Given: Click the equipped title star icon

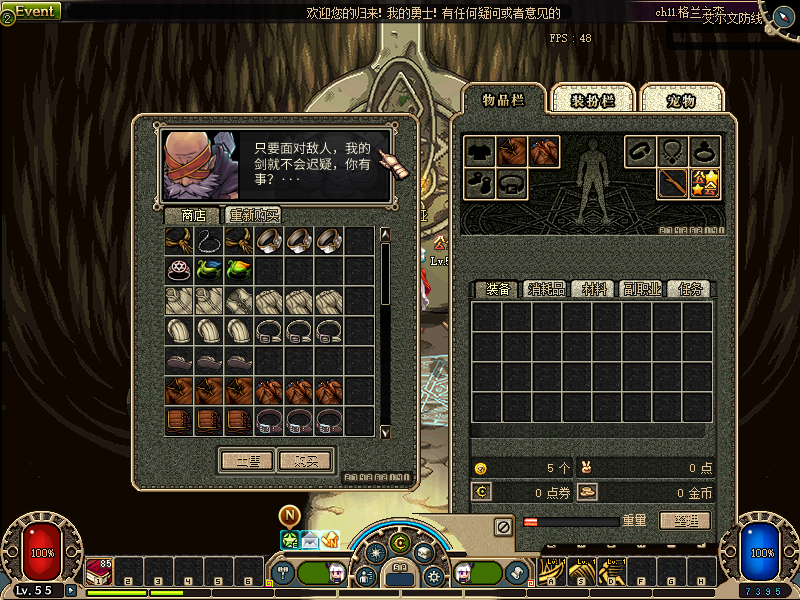Looking at the screenshot, I should [x=705, y=183].
